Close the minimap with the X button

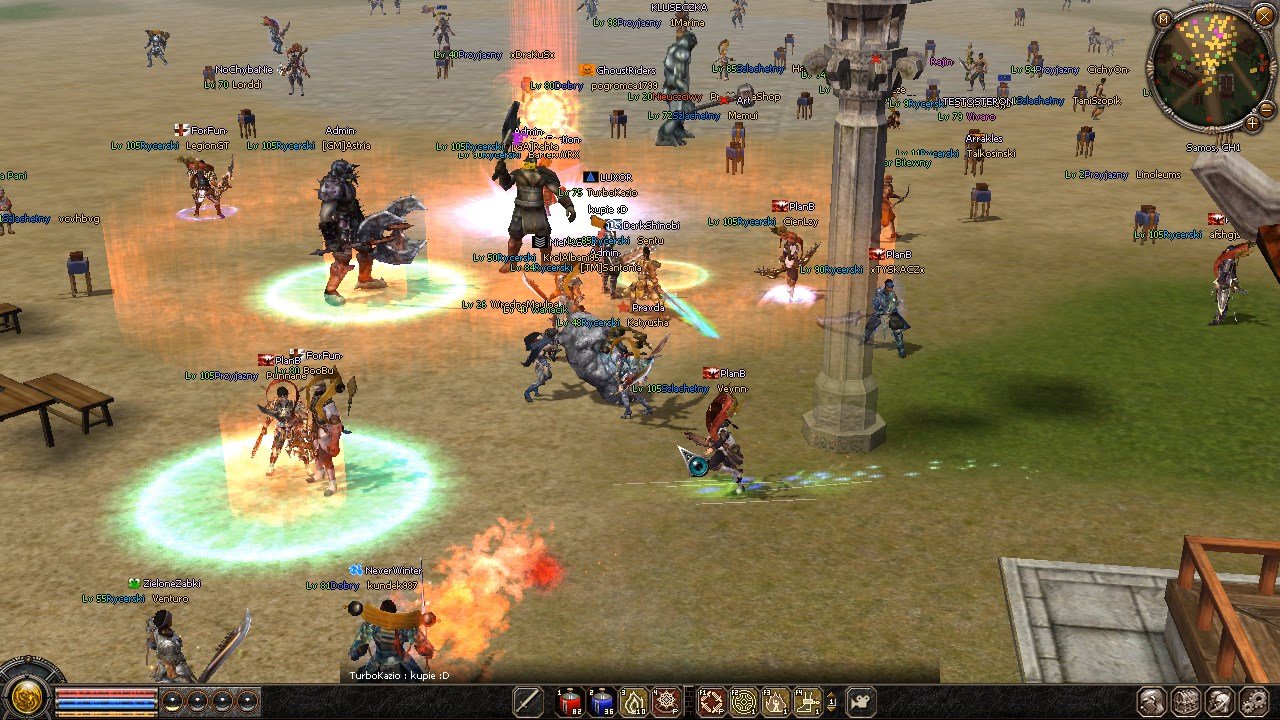(x=1265, y=19)
